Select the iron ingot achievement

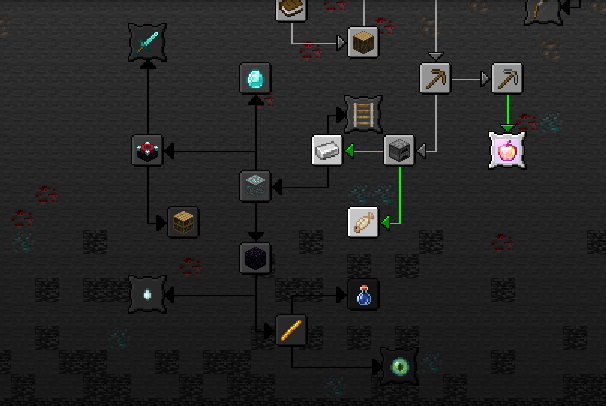pos(327,150)
